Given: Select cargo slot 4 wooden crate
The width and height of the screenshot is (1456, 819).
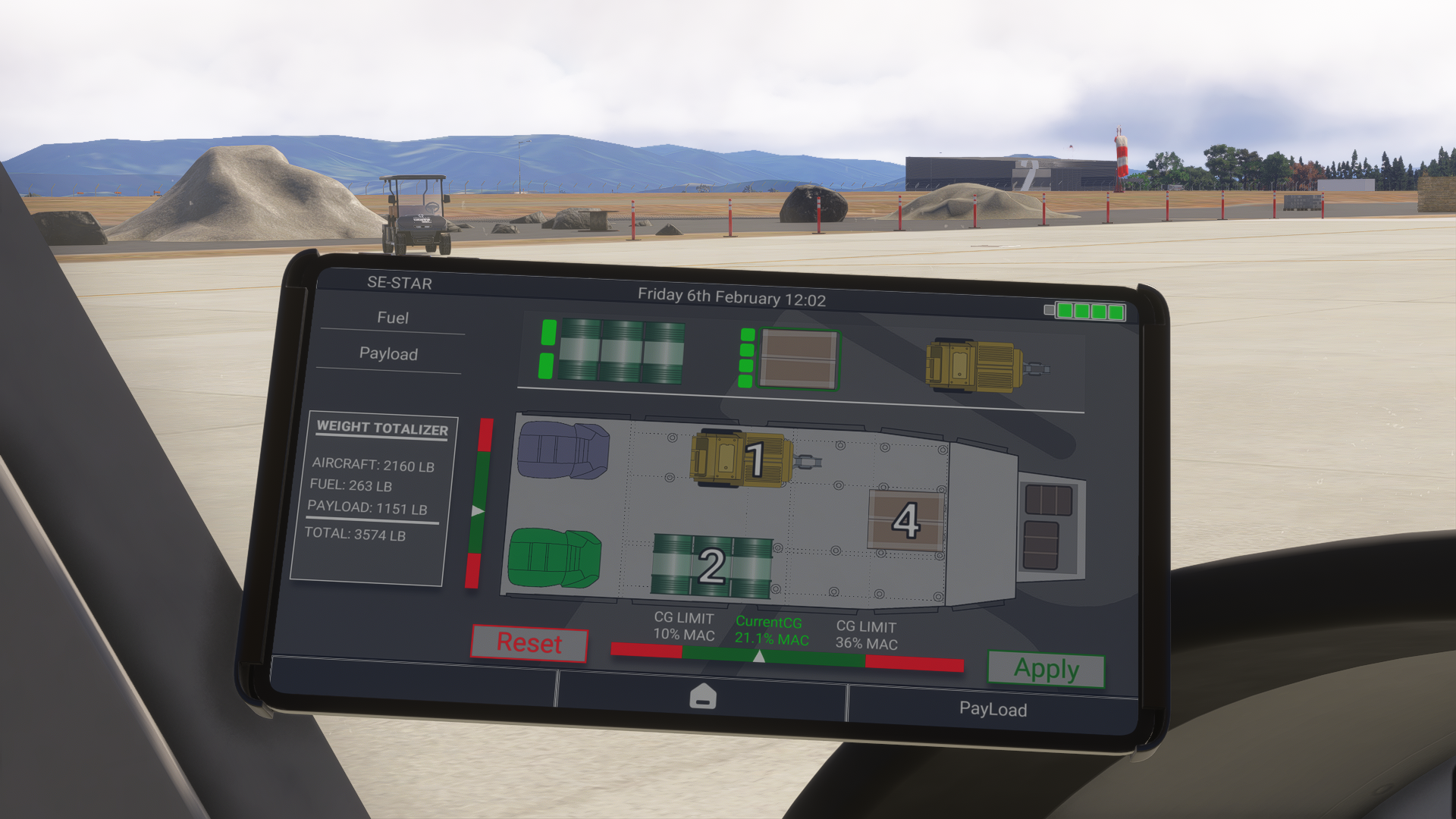Looking at the screenshot, I should point(906,520).
